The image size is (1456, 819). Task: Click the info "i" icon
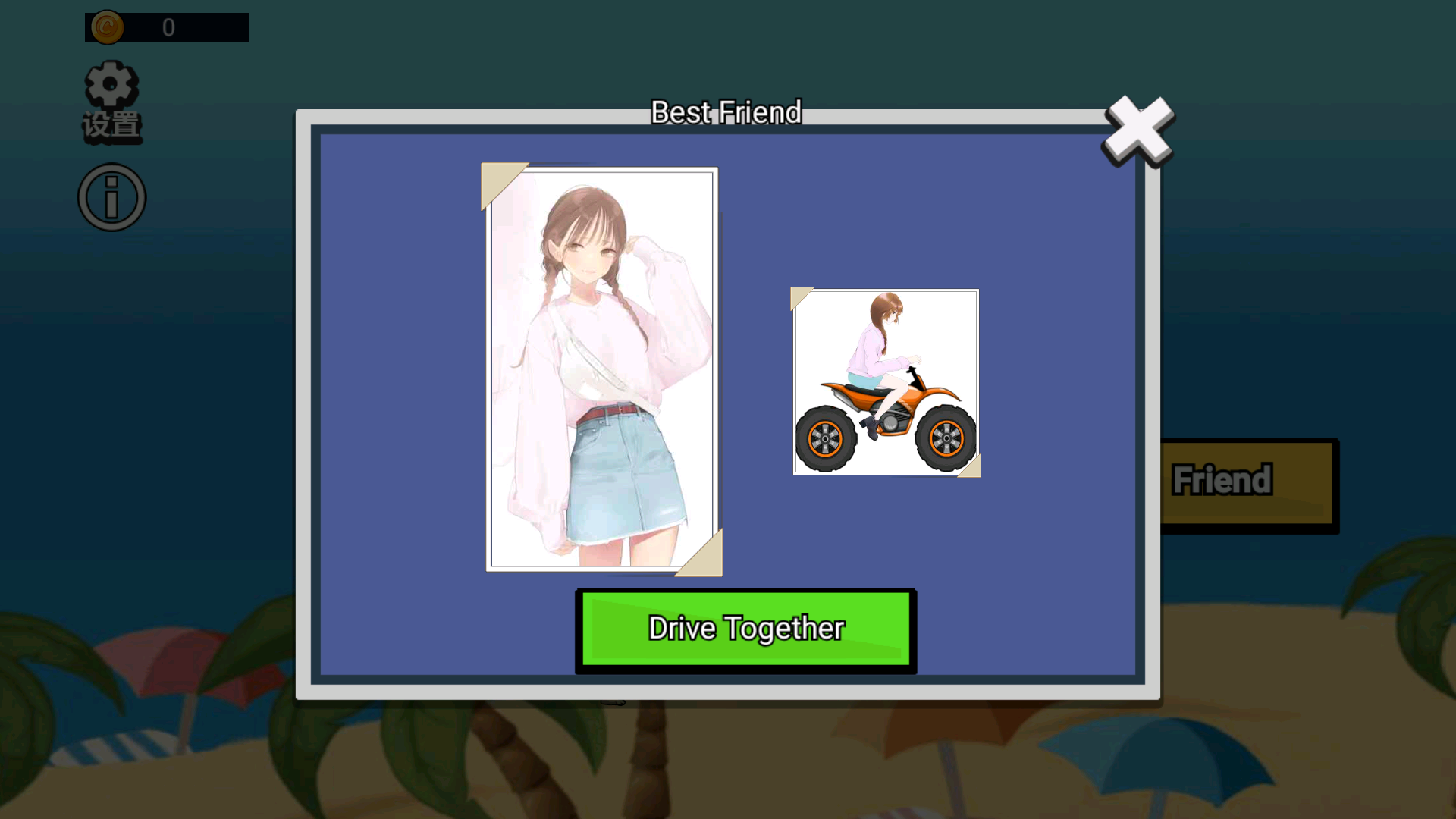[111, 196]
